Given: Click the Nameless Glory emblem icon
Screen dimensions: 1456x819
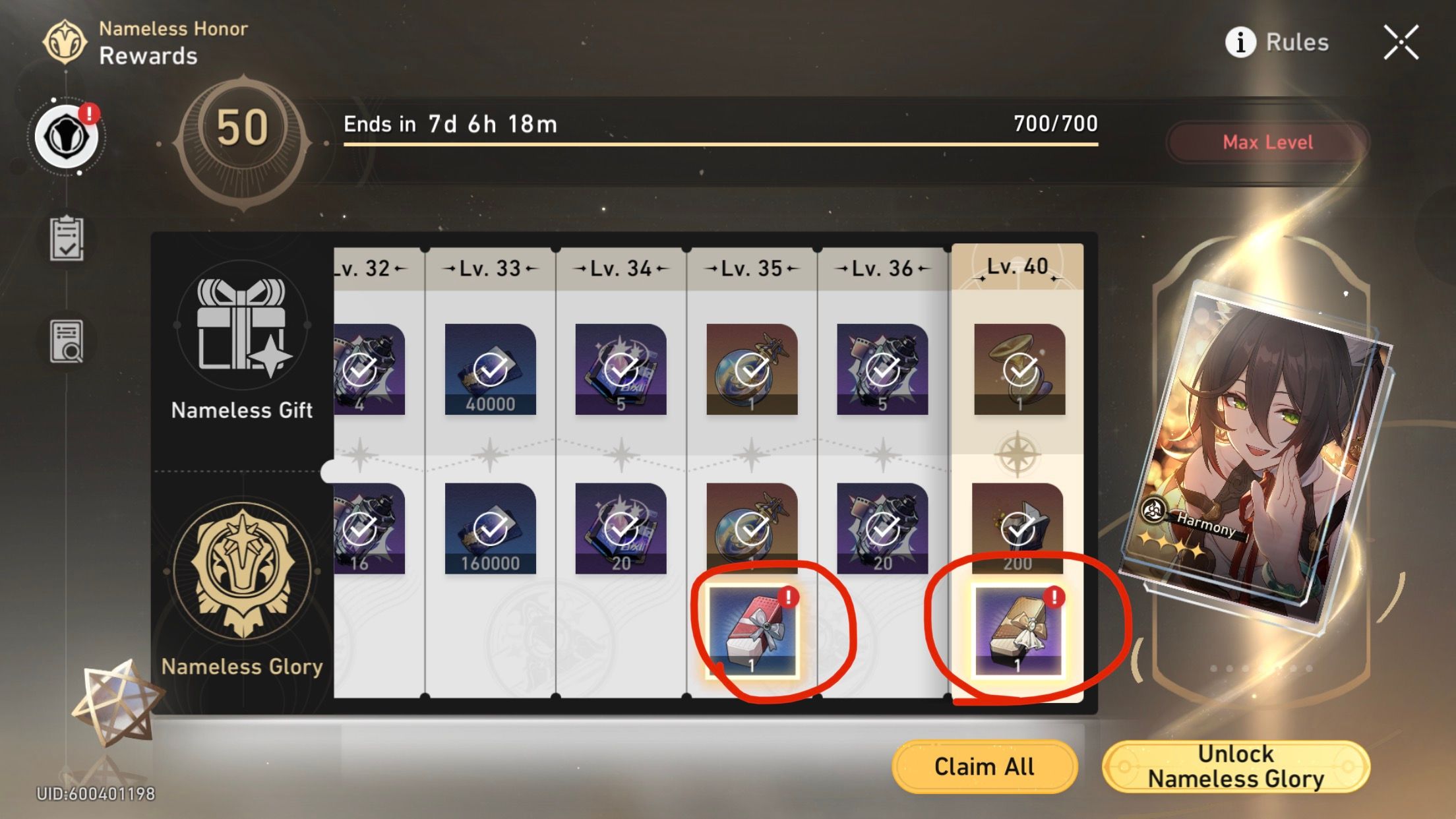Looking at the screenshot, I should [x=243, y=574].
